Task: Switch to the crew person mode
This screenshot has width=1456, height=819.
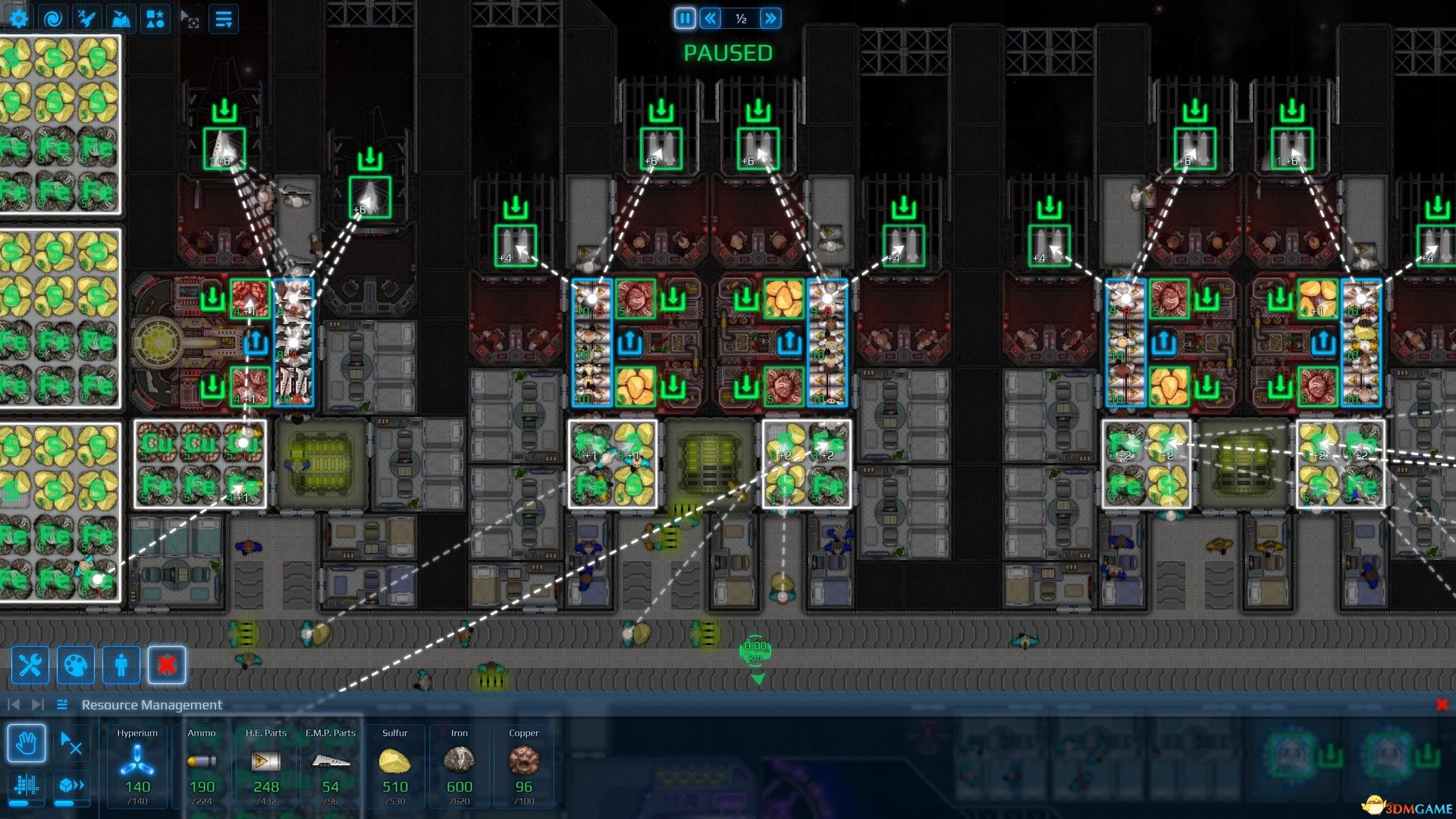Action: point(121,666)
